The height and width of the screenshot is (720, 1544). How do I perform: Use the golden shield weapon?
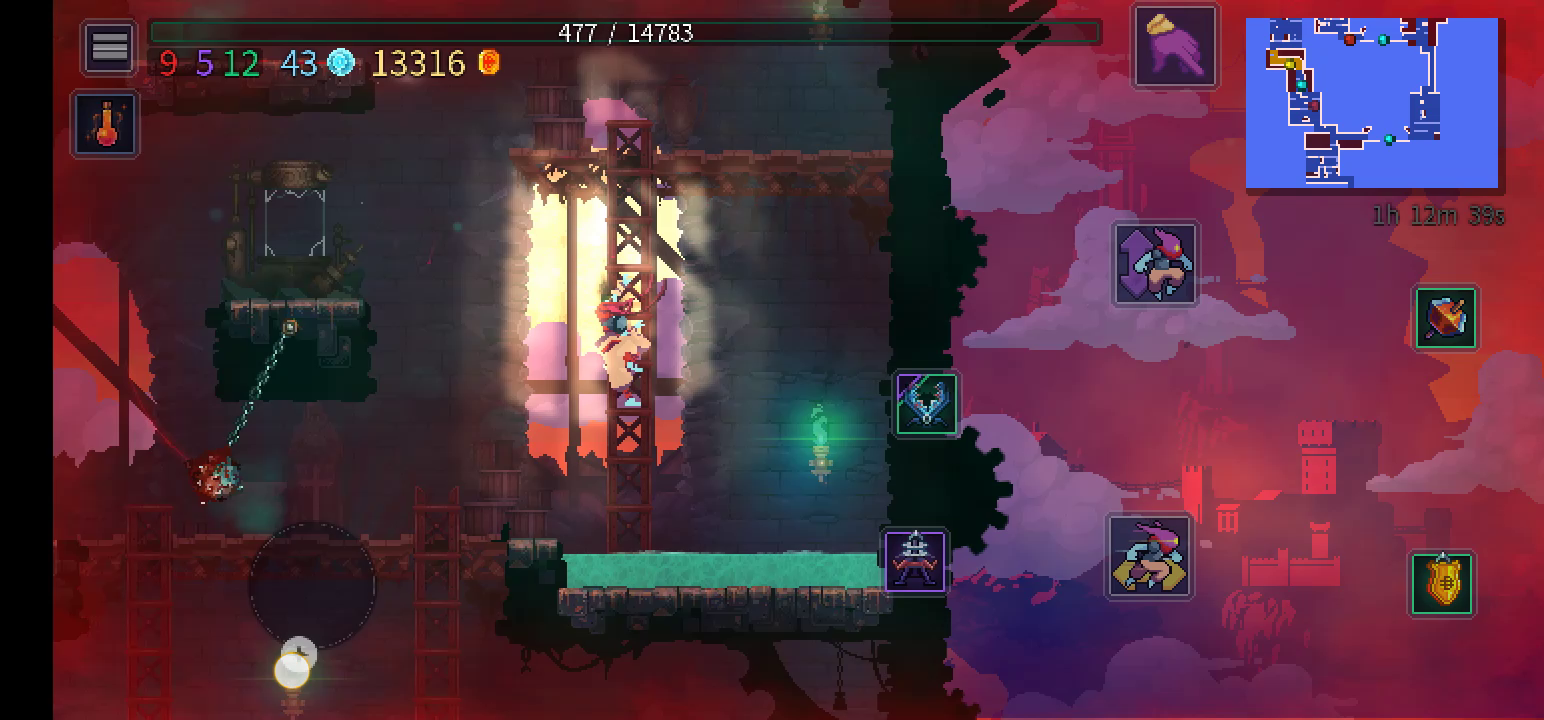pyautogui.click(x=1442, y=583)
